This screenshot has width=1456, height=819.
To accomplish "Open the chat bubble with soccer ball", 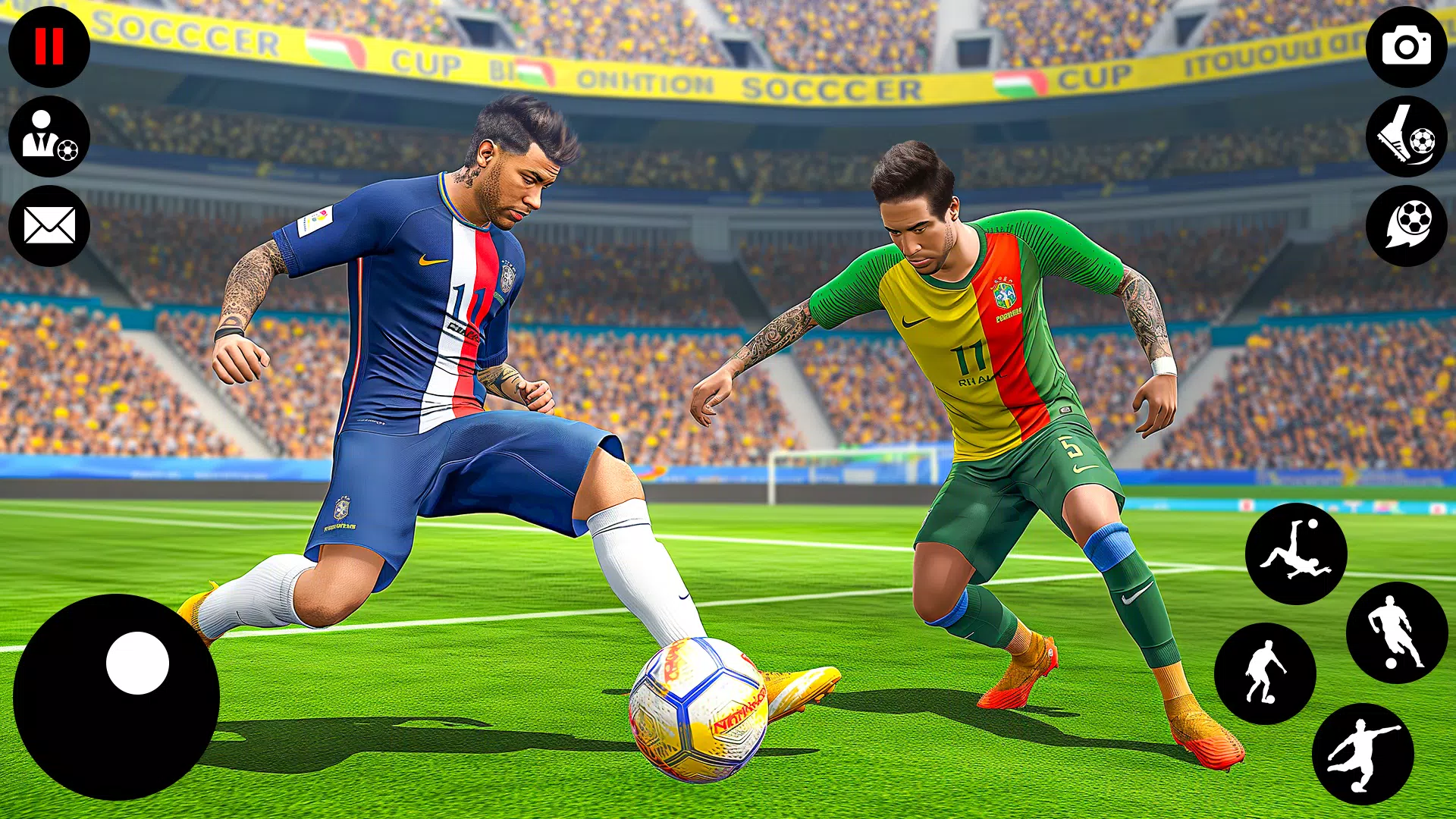I will click(x=1407, y=224).
